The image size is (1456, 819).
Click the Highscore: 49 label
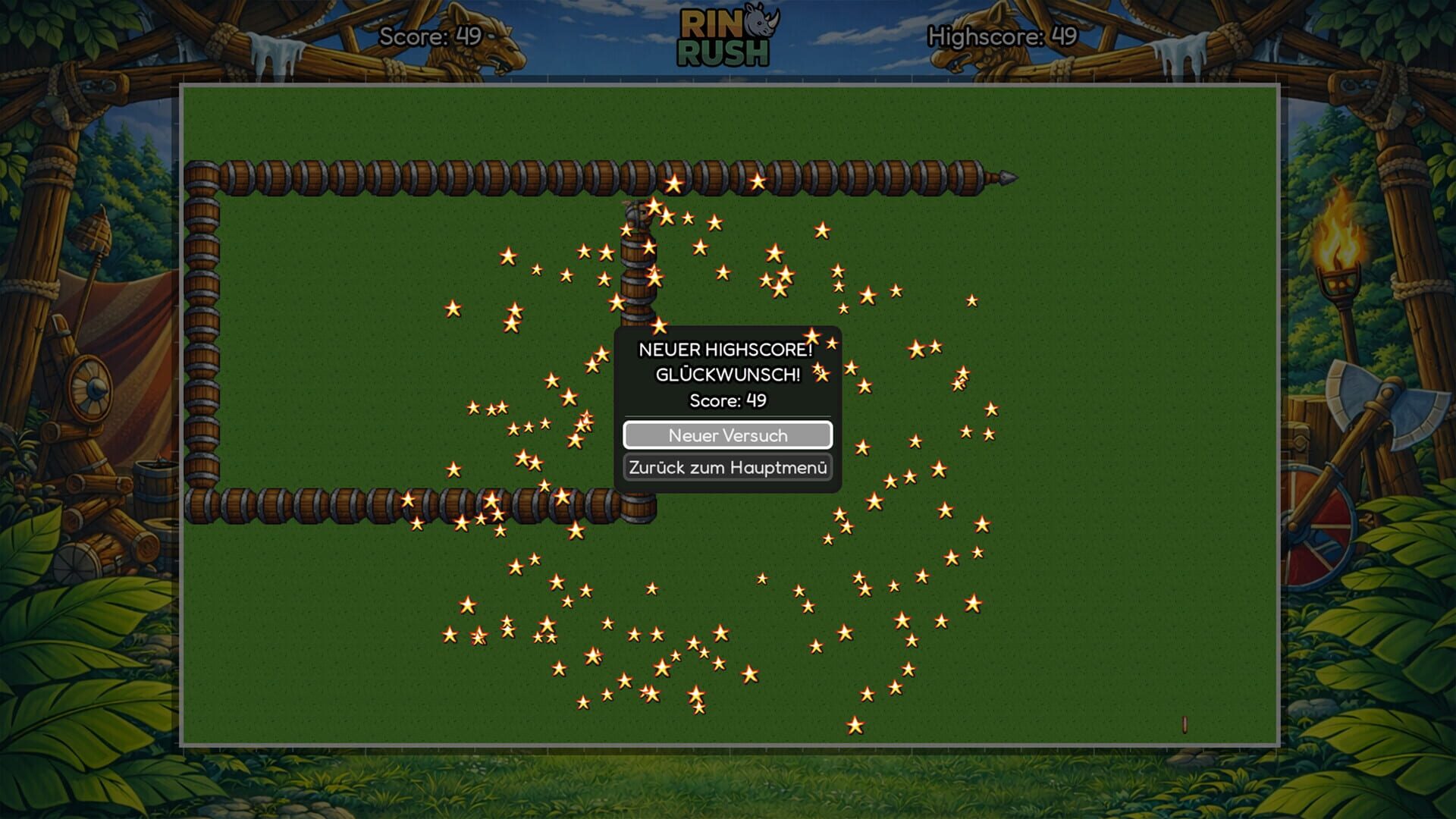click(1003, 35)
